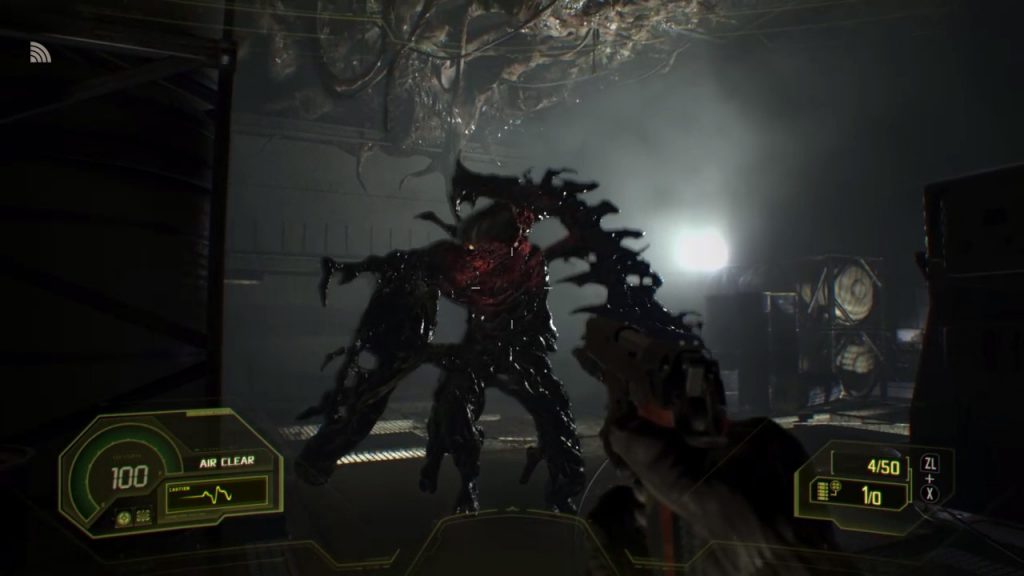Select the dotted grid icon under health gauge
Viewport: 1024px width, 576px height.
(x=142, y=518)
